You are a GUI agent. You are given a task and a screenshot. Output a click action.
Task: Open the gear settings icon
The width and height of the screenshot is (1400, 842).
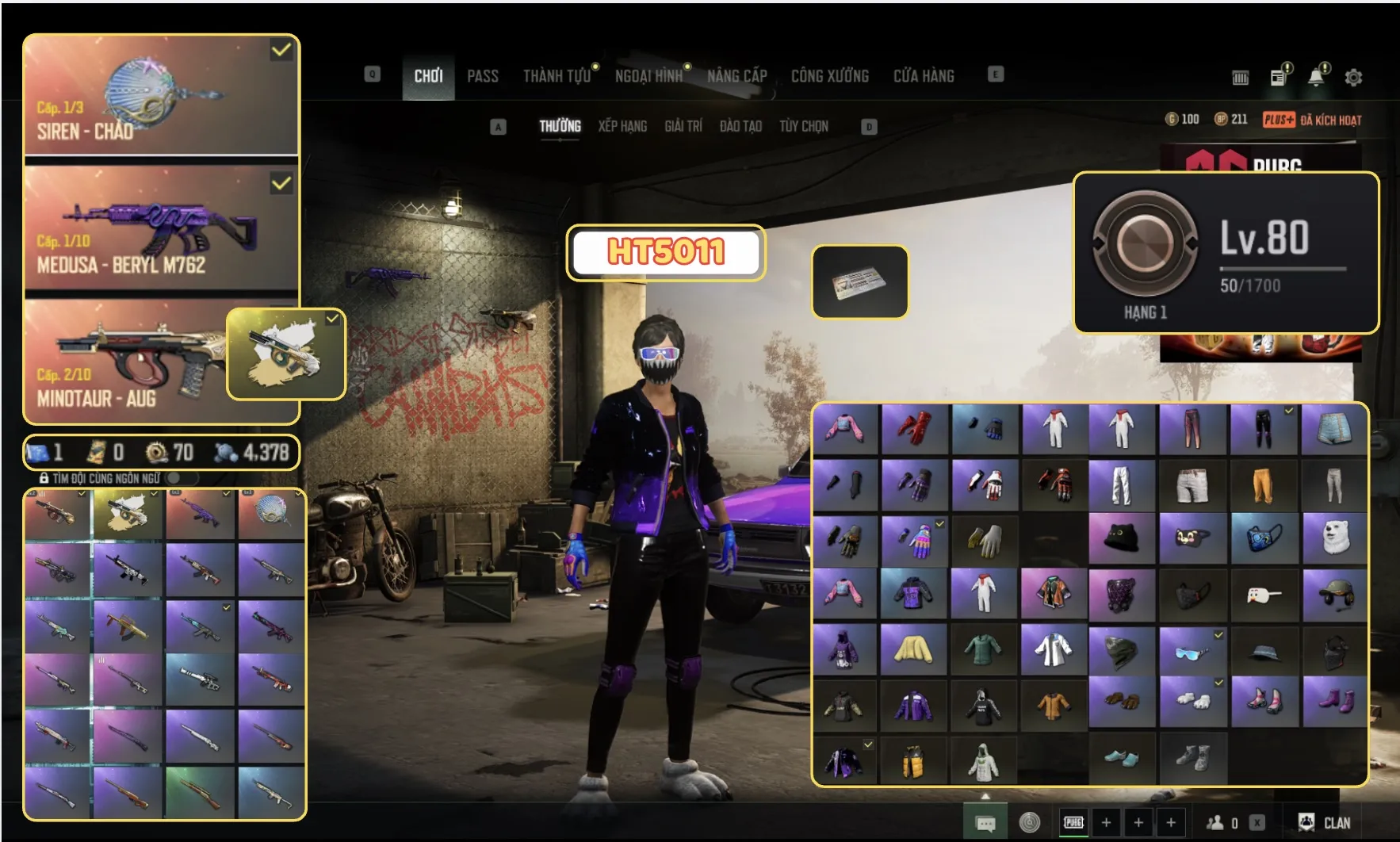[1353, 78]
